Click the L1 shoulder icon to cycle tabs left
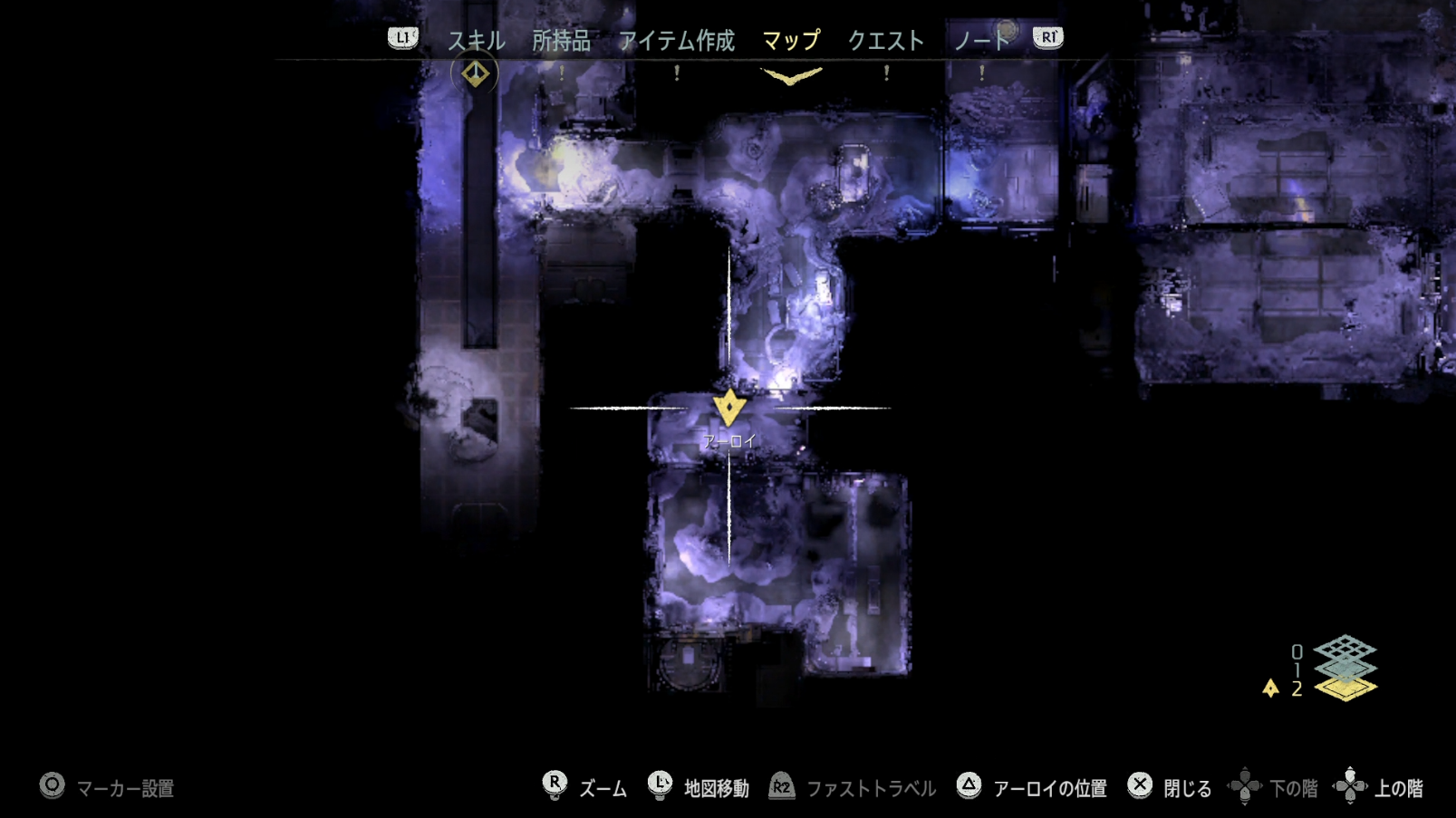 point(401,39)
